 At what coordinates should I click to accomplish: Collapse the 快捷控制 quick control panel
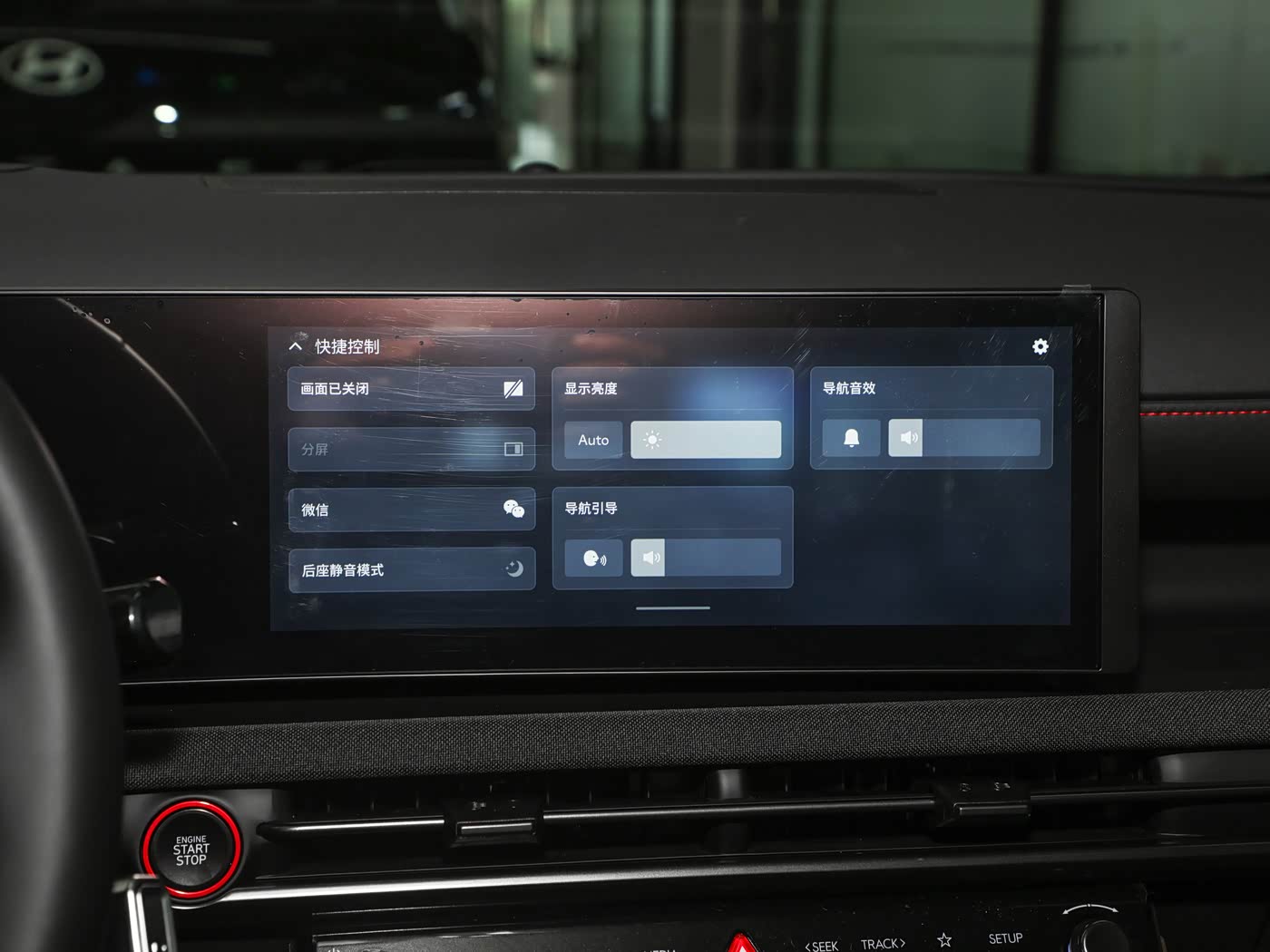pos(296,346)
